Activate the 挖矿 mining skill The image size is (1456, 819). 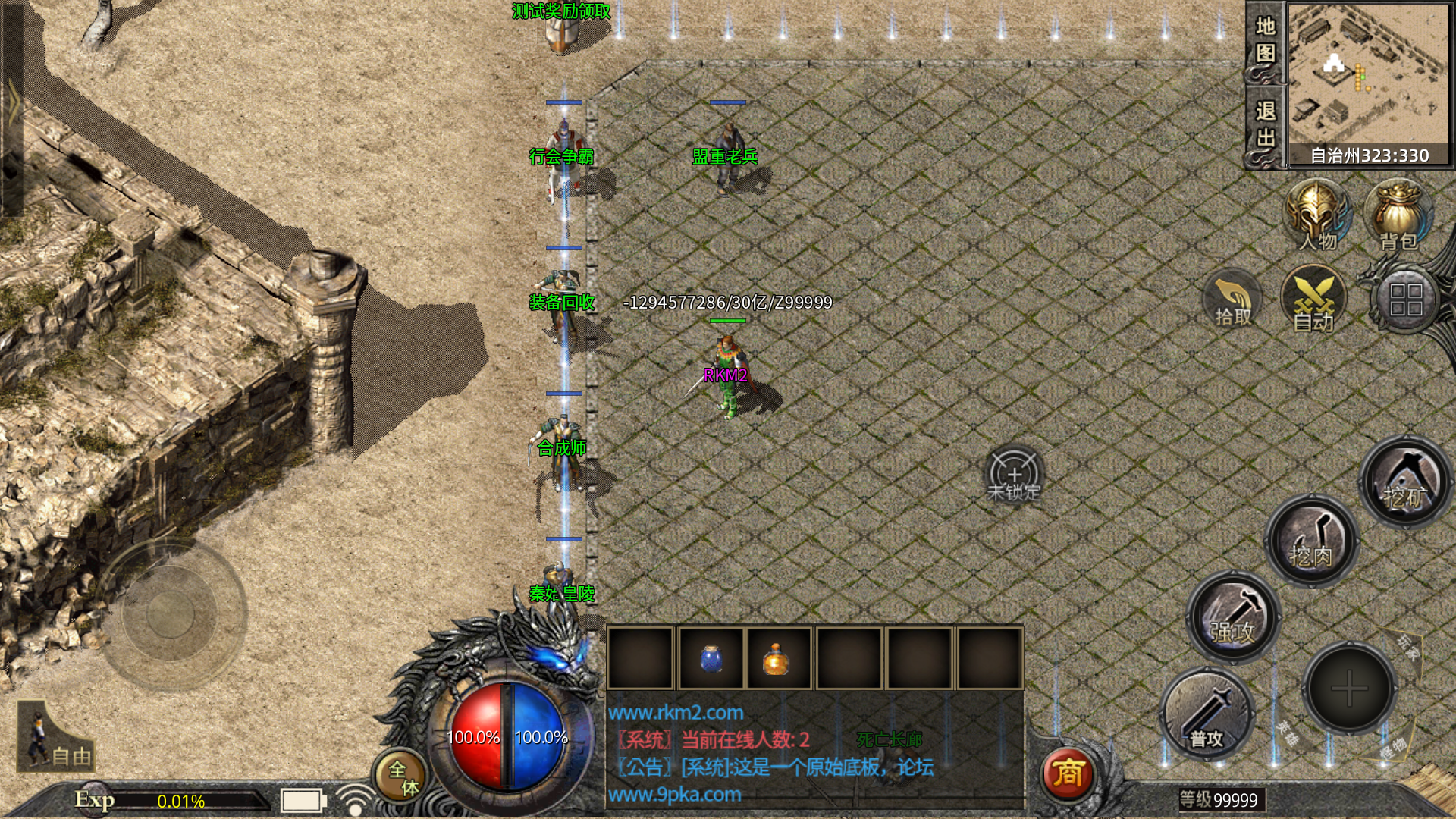pyautogui.click(x=1405, y=483)
